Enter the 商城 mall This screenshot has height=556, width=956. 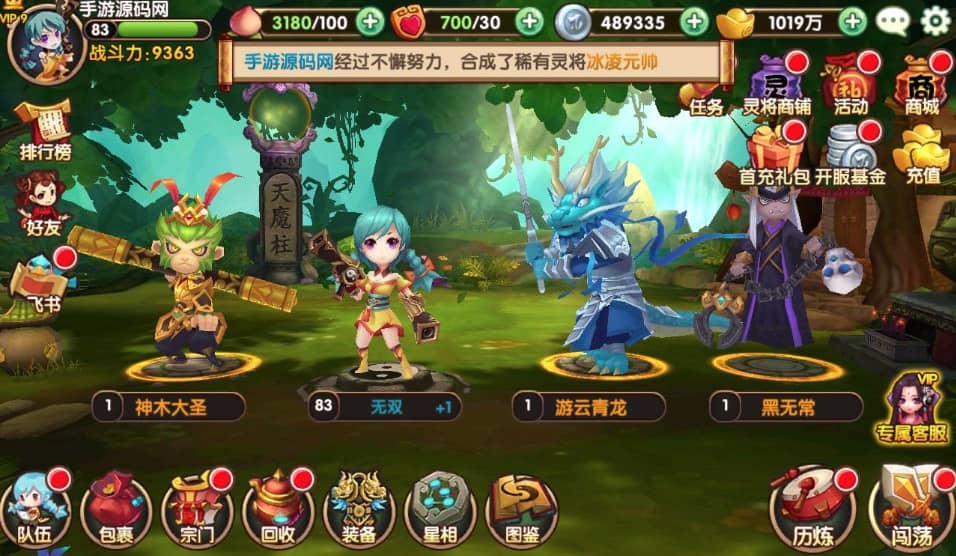[x=921, y=84]
